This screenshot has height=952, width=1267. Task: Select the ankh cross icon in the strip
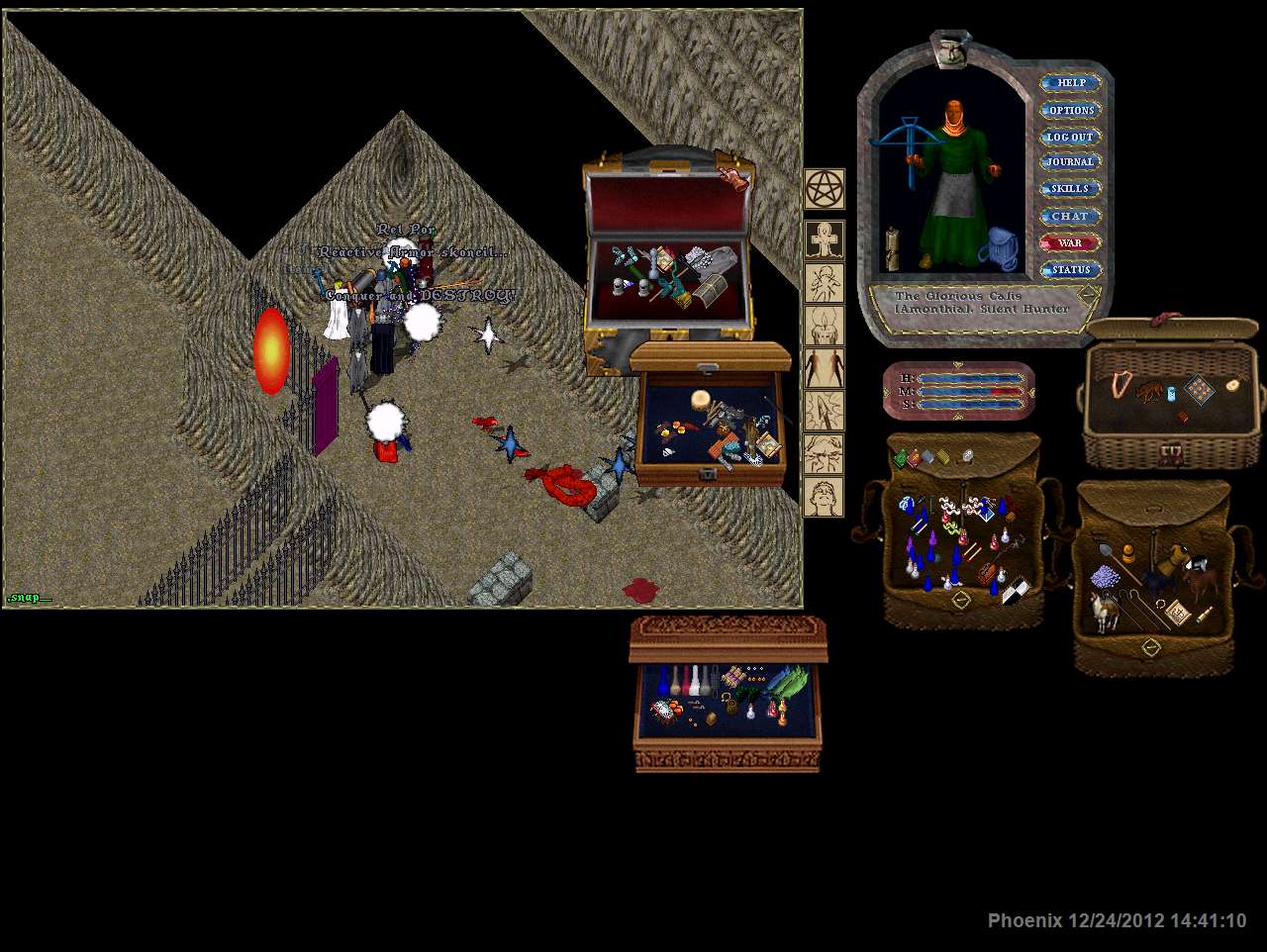coord(824,240)
